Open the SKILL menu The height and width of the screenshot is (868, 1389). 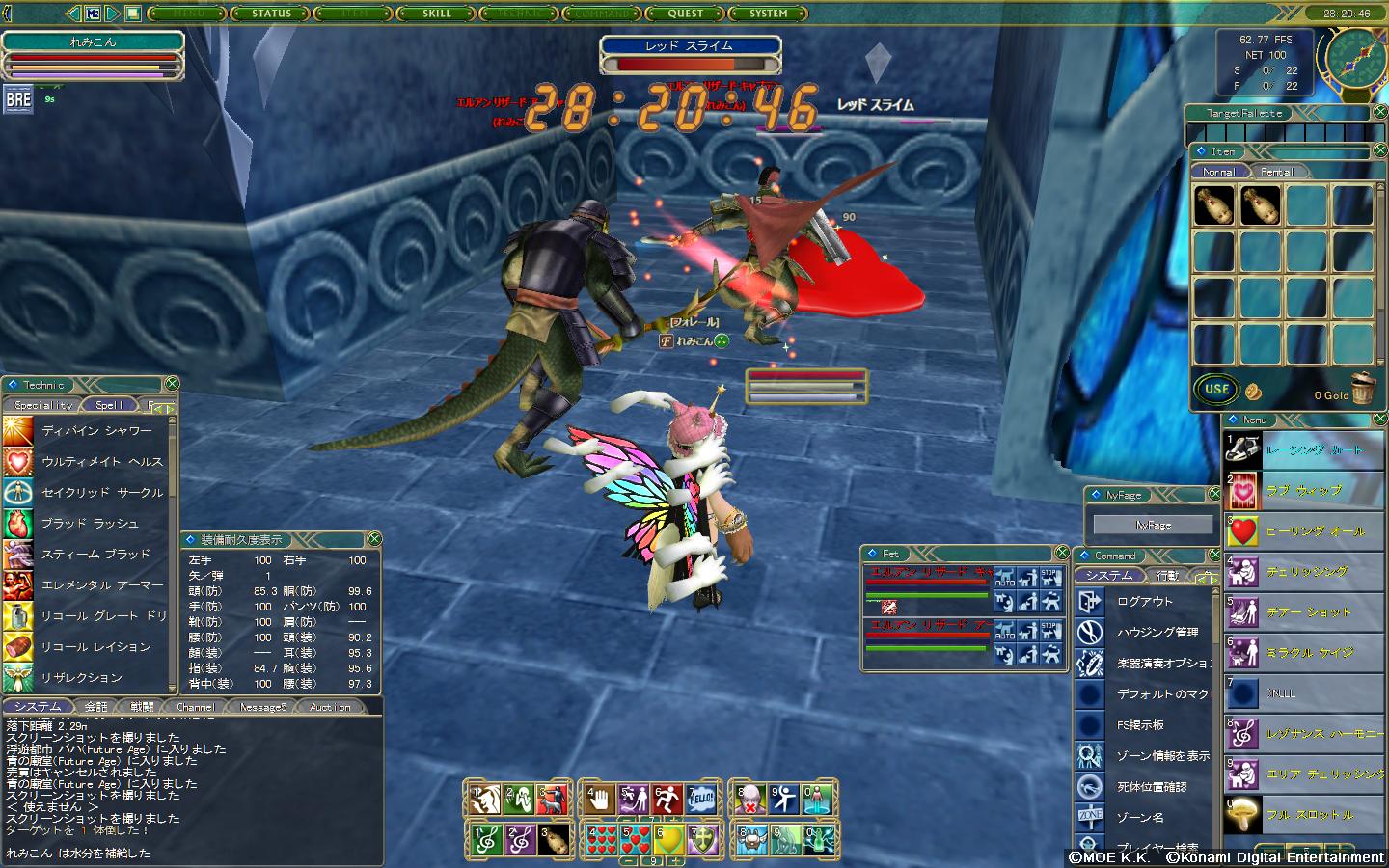tap(436, 14)
